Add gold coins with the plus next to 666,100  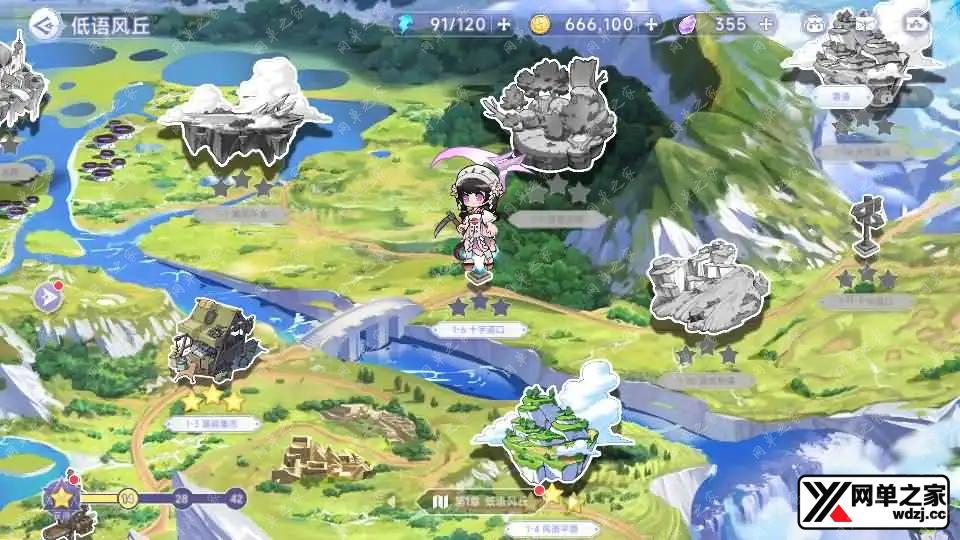[x=651, y=24]
